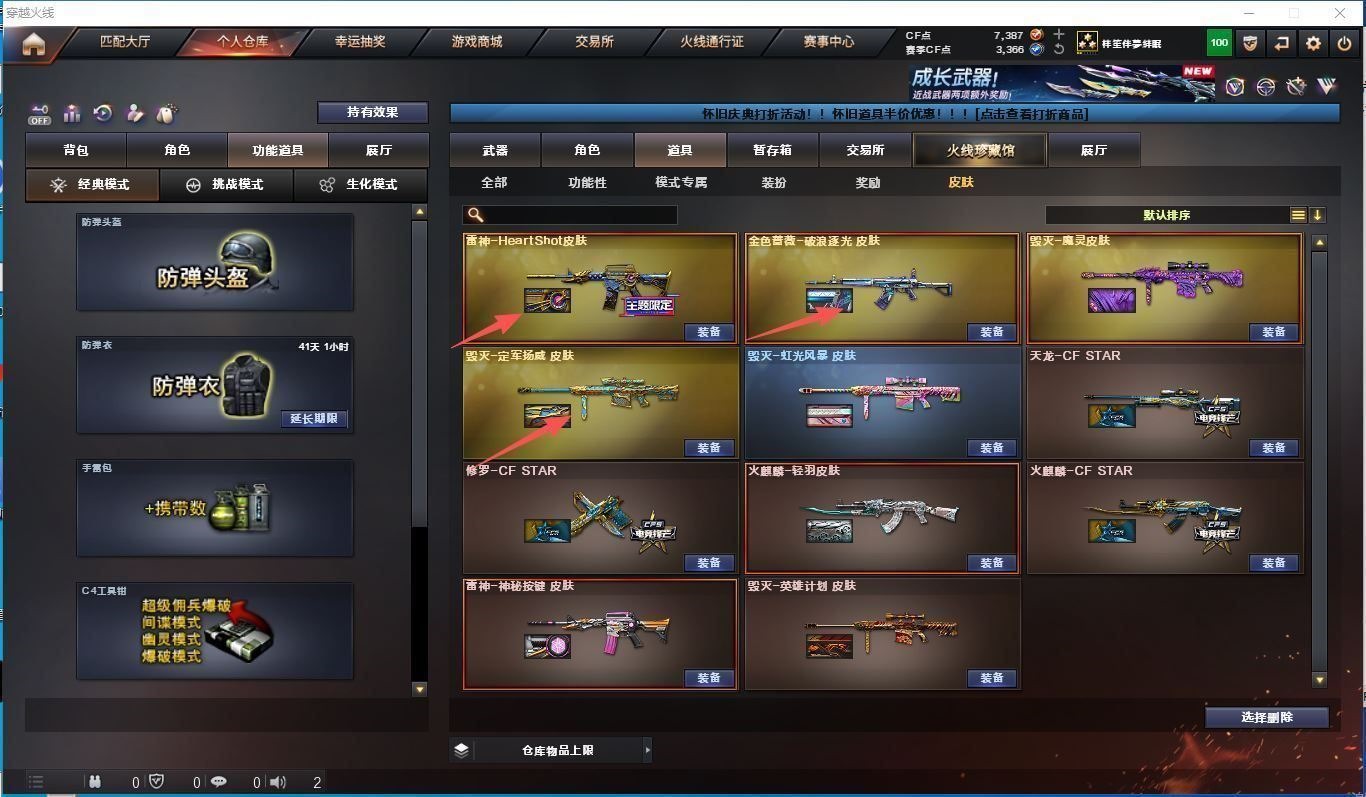Click the home icon button
The image size is (1366, 797).
34,45
